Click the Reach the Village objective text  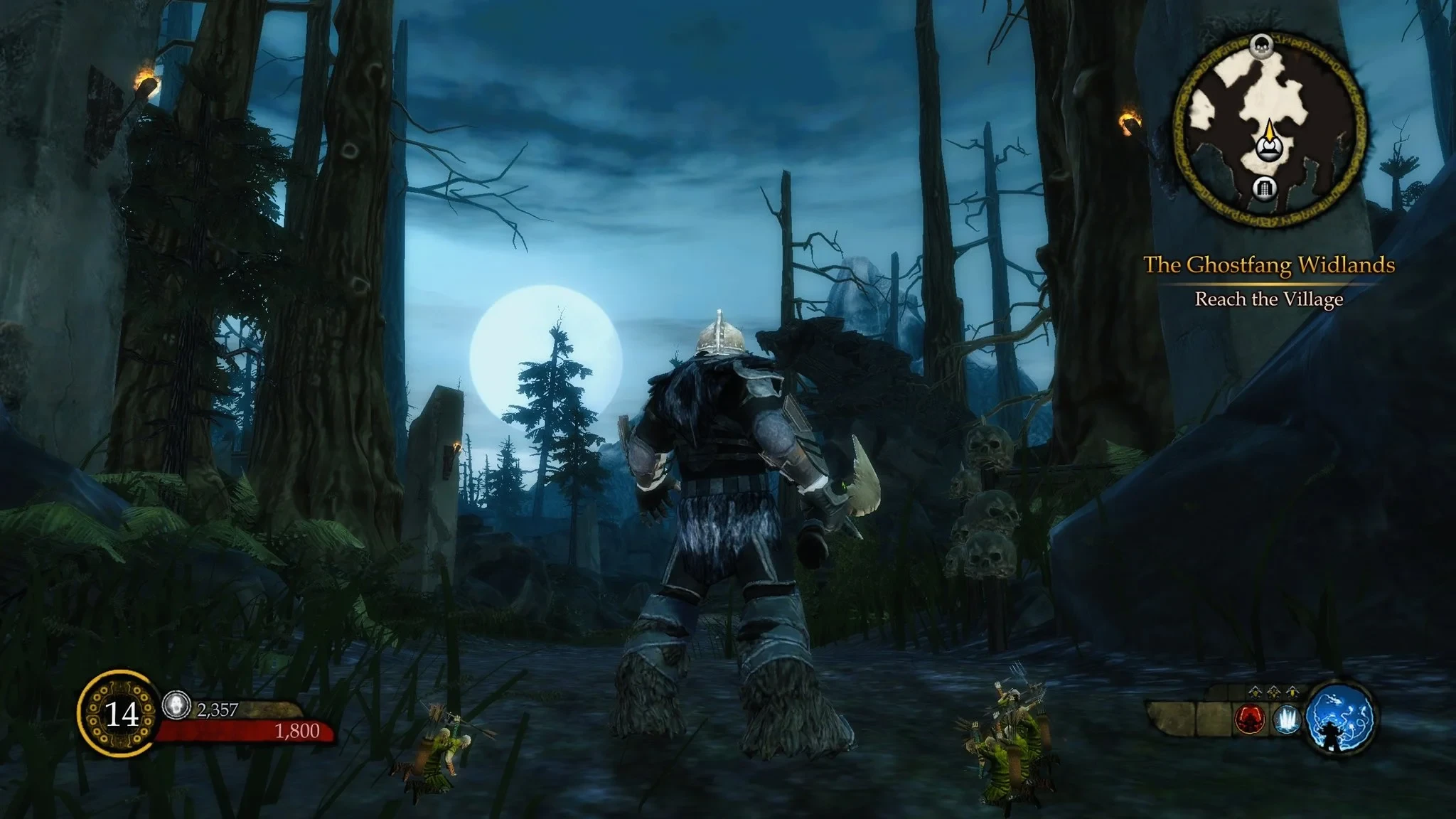click(1268, 300)
